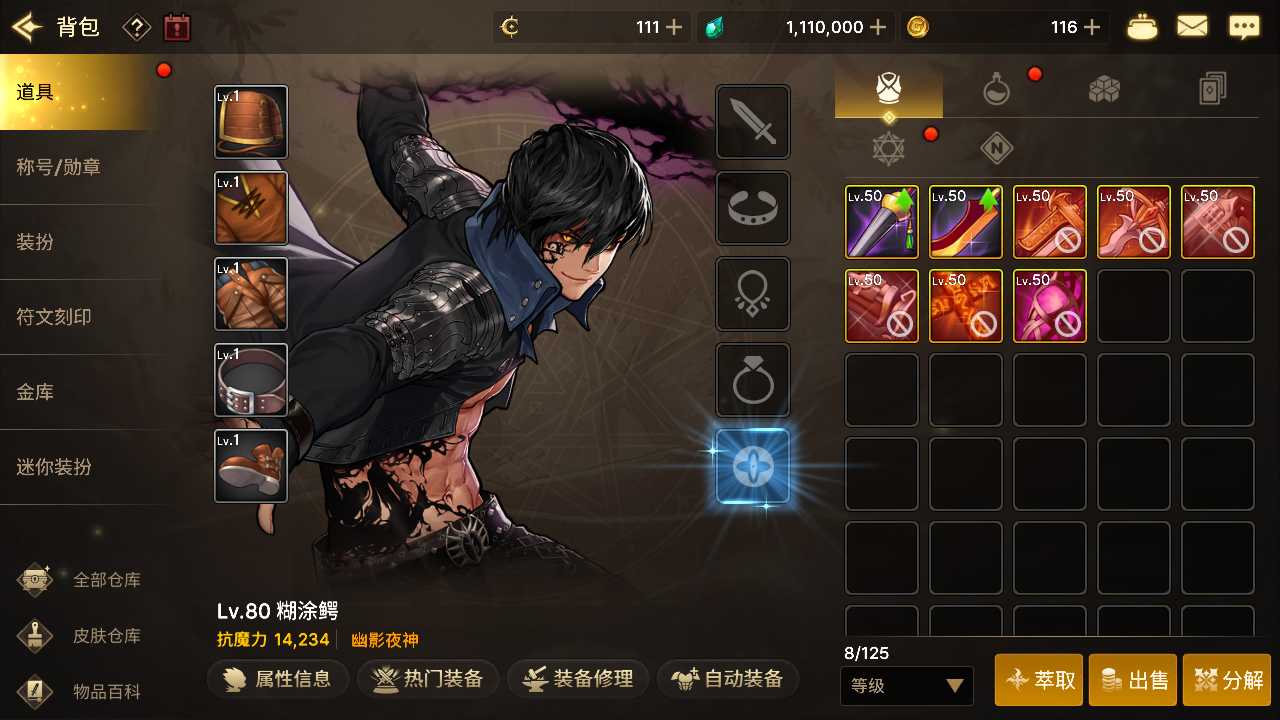Screen dimensions: 1280x720
Task: Select the ring equipment slot
Action: (x=752, y=380)
